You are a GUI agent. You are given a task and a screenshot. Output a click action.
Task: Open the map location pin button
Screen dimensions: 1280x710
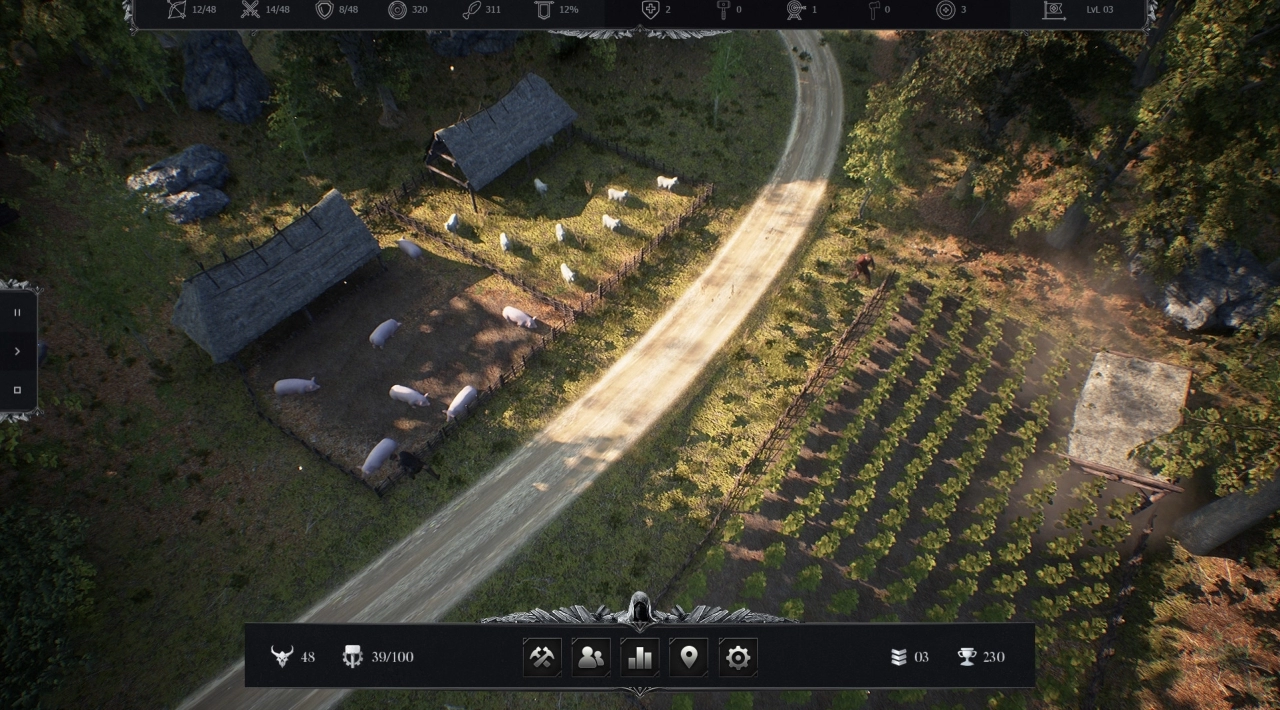click(x=689, y=657)
